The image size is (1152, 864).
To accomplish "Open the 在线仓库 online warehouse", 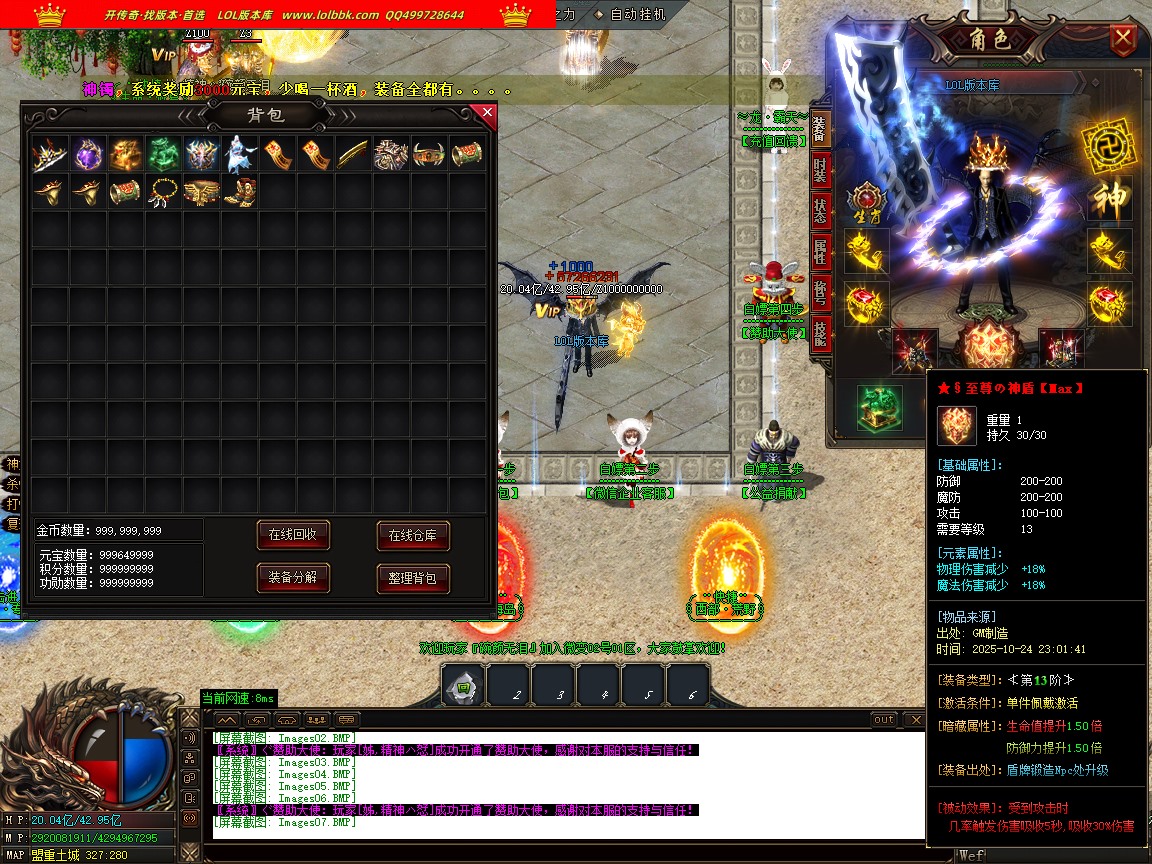I will (x=413, y=536).
